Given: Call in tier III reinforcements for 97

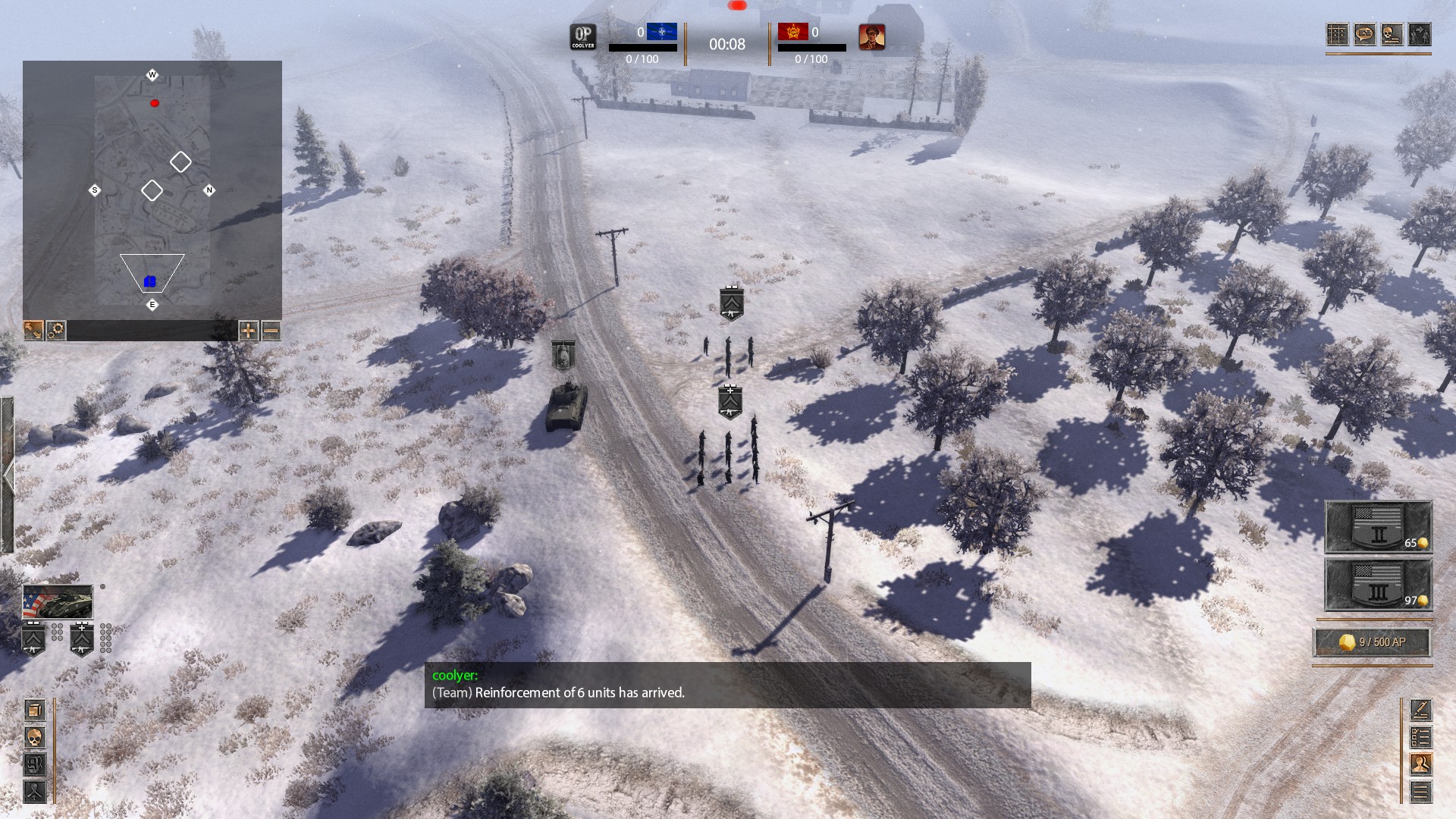Looking at the screenshot, I should 1378,585.
